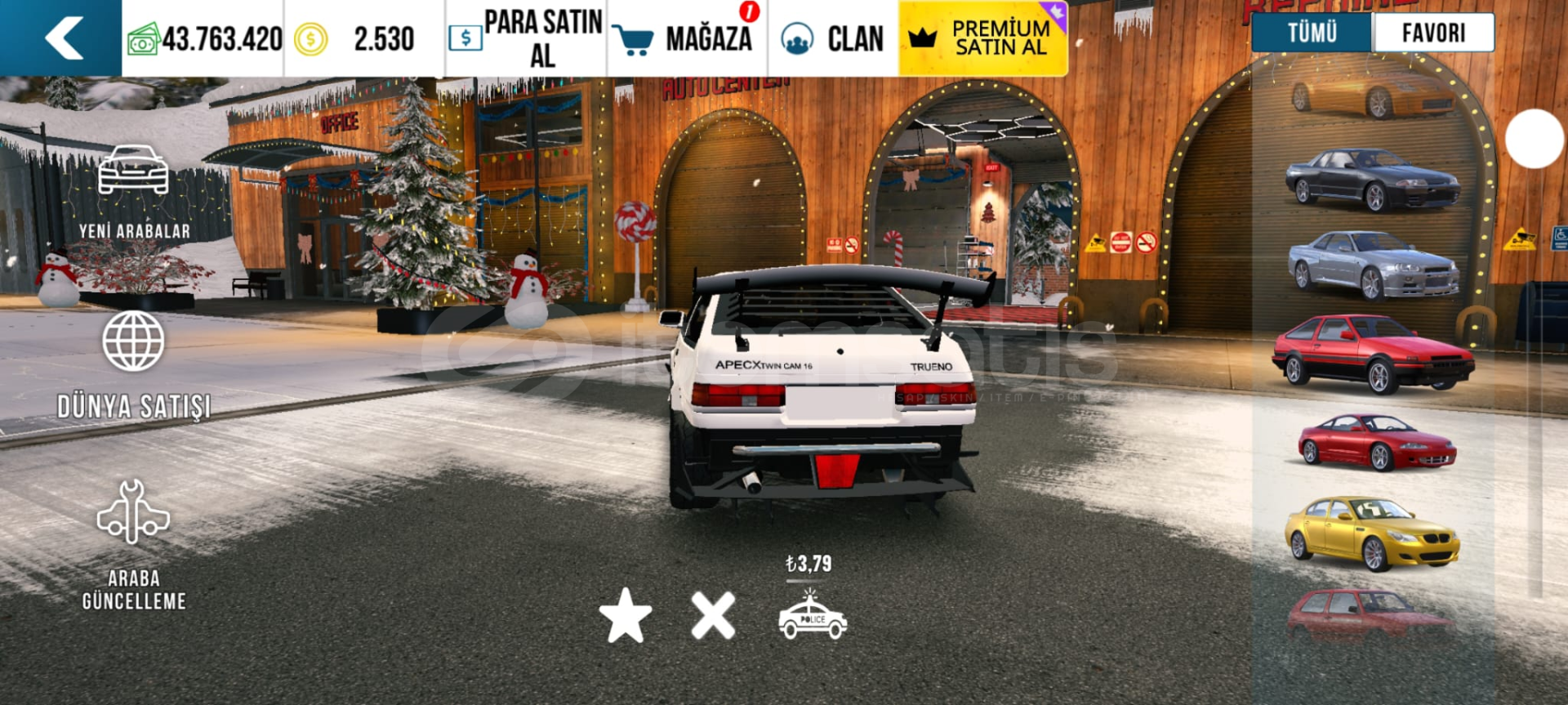Screen dimensions: 1568x705
Task: Delete car with the X icon
Action: (713, 615)
